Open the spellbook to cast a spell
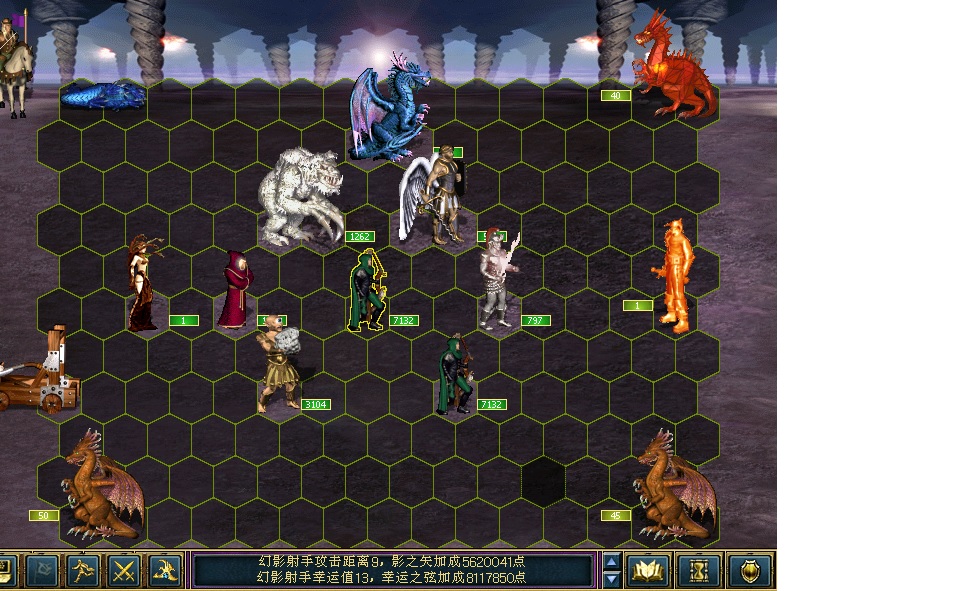 647,570
